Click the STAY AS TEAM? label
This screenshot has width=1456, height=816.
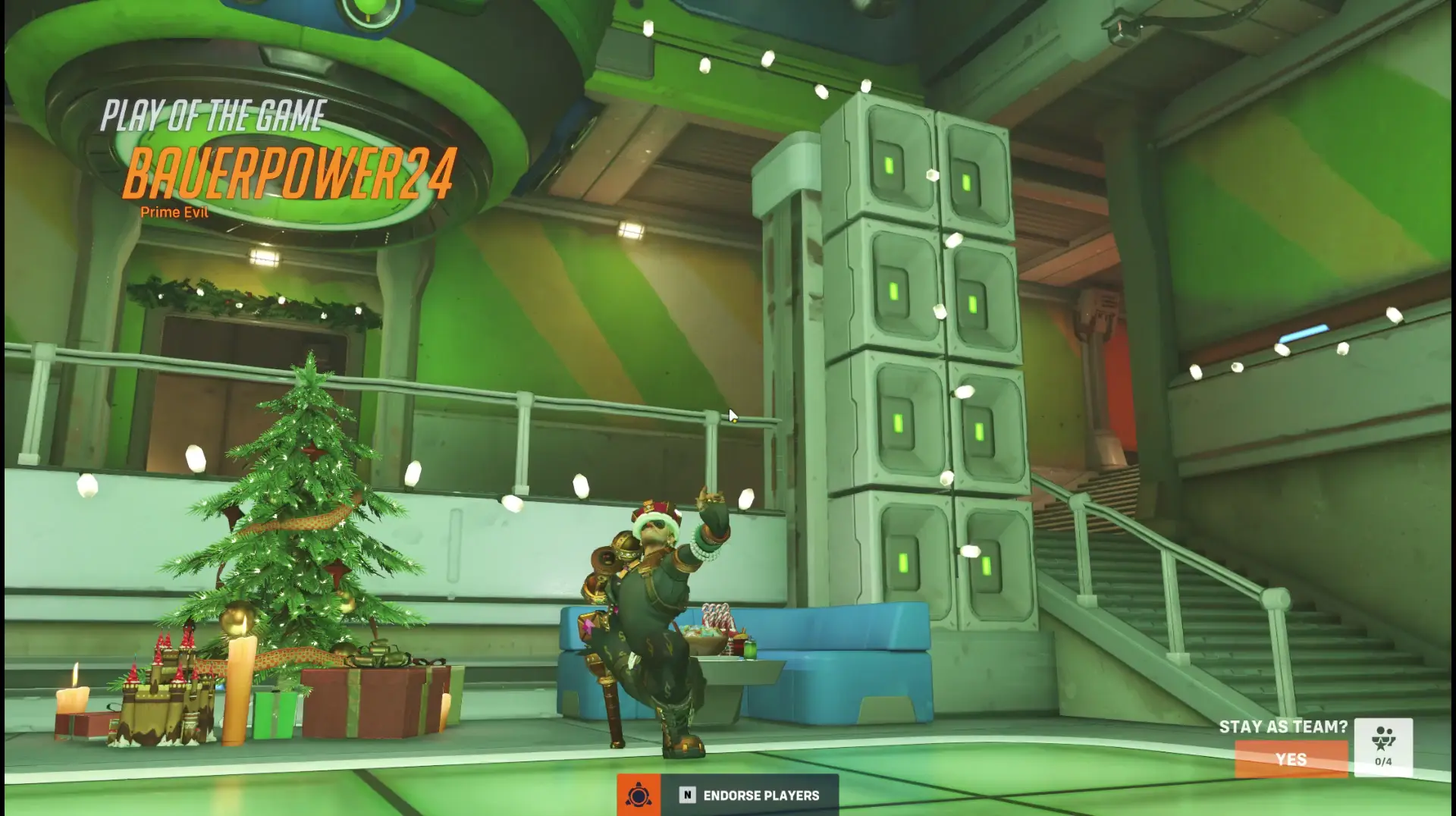(1283, 726)
